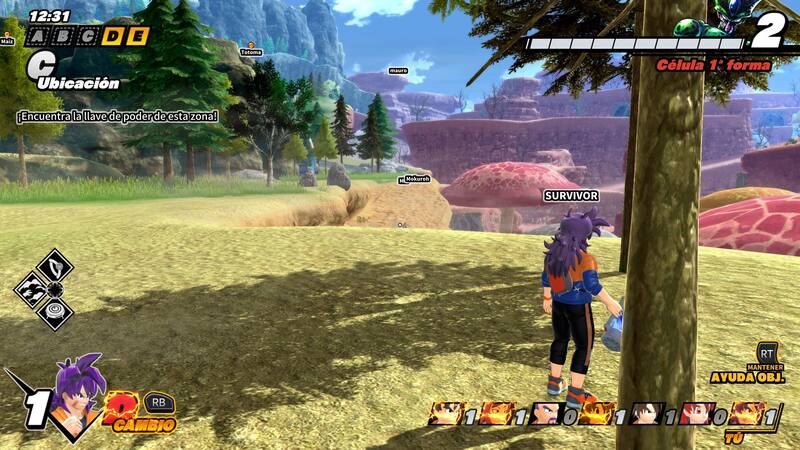Activate the bottom diamond spiral skill icon
The image size is (800, 450).
coord(55,314)
